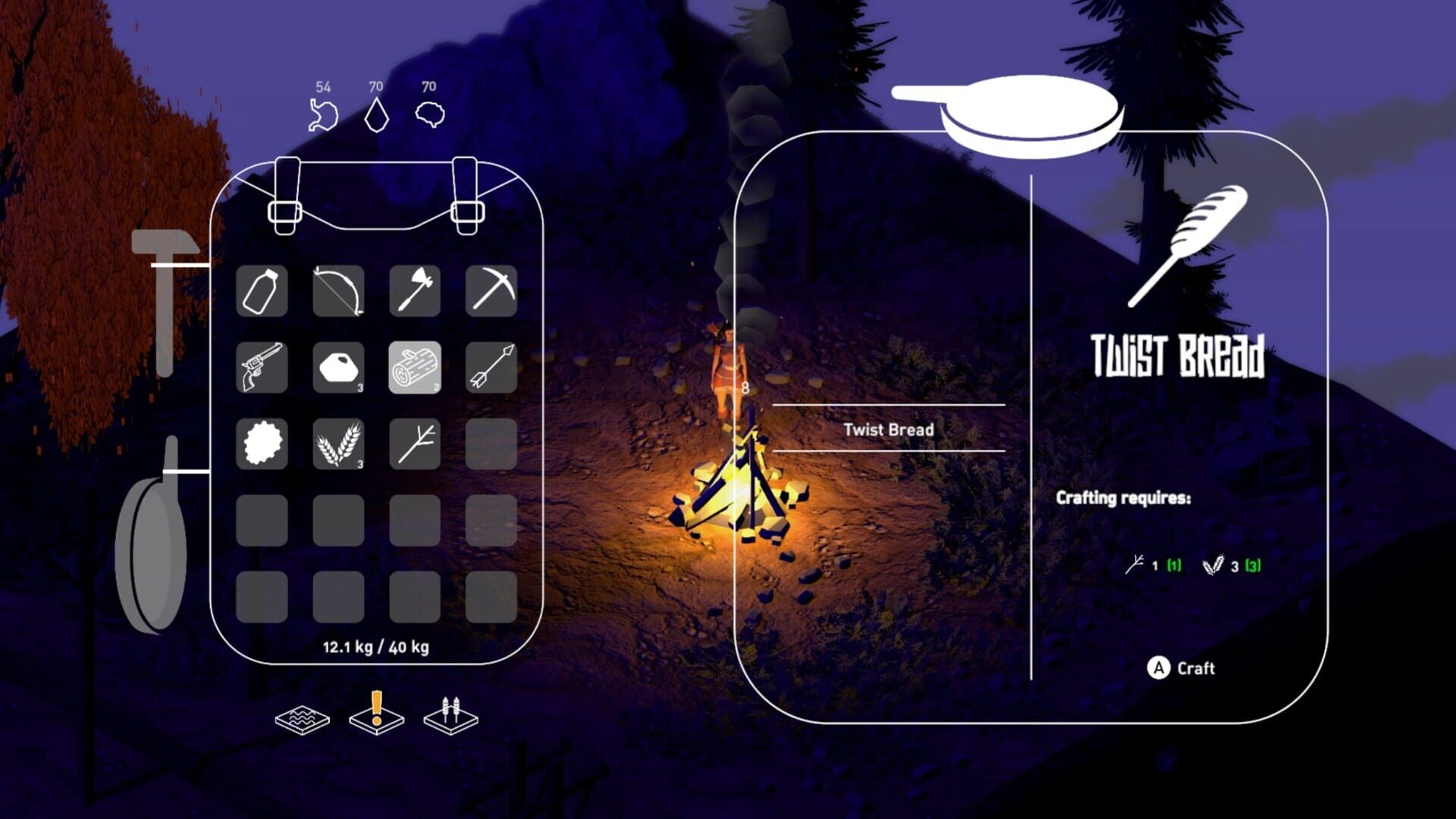Select the pickaxe item

[x=489, y=292]
